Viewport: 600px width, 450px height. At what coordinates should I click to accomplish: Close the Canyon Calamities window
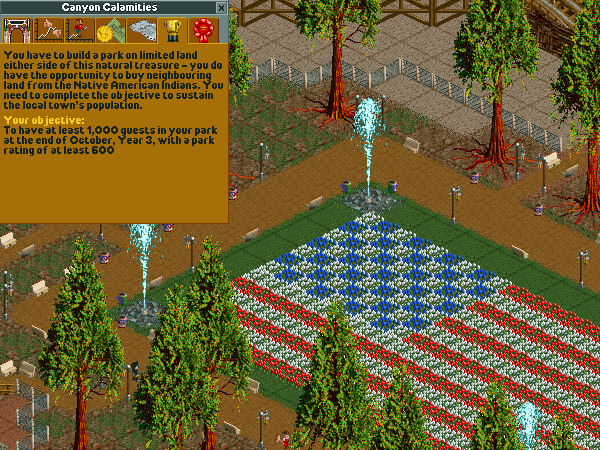click(221, 7)
